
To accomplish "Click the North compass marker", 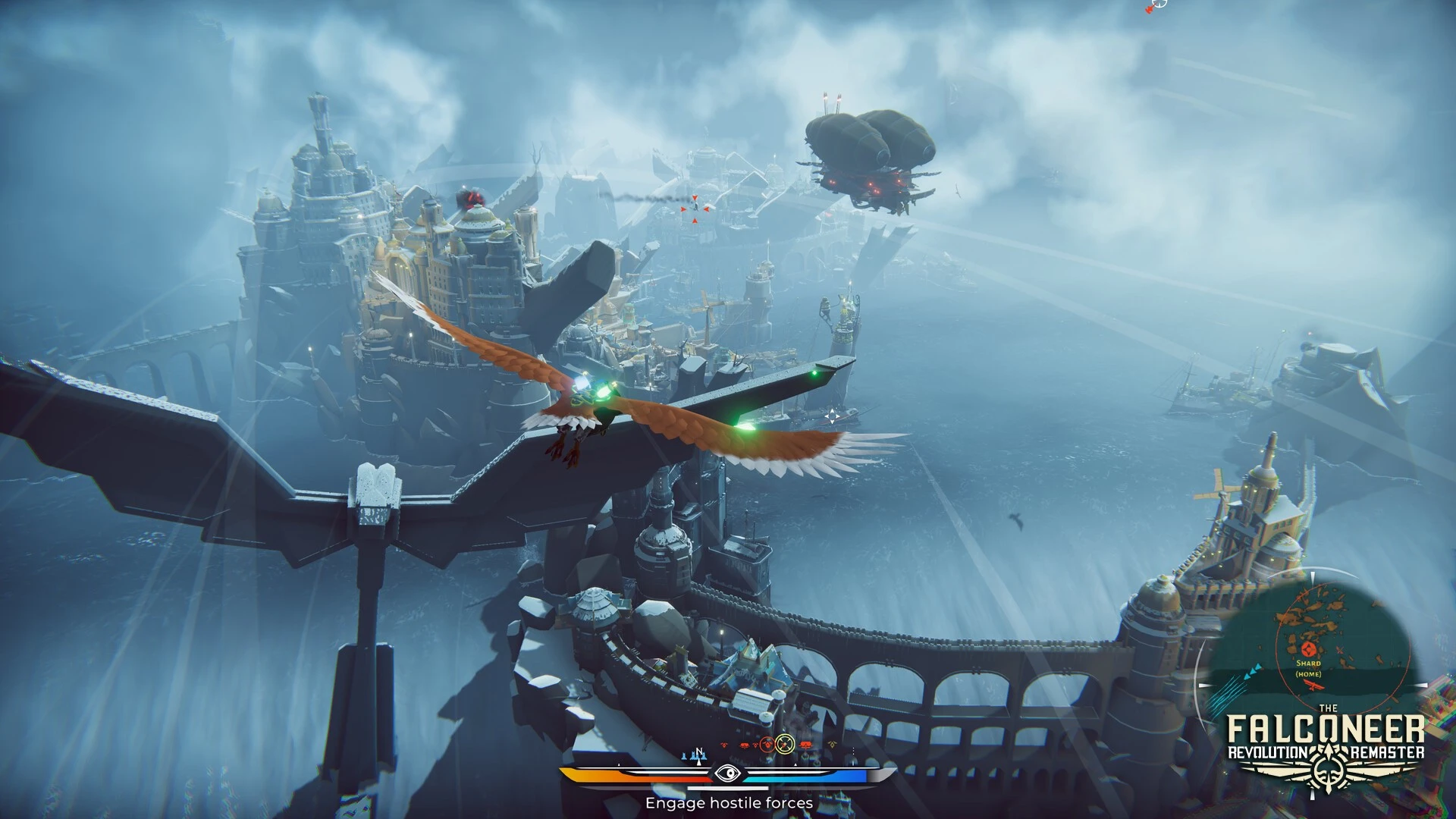I will (x=699, y=753).
